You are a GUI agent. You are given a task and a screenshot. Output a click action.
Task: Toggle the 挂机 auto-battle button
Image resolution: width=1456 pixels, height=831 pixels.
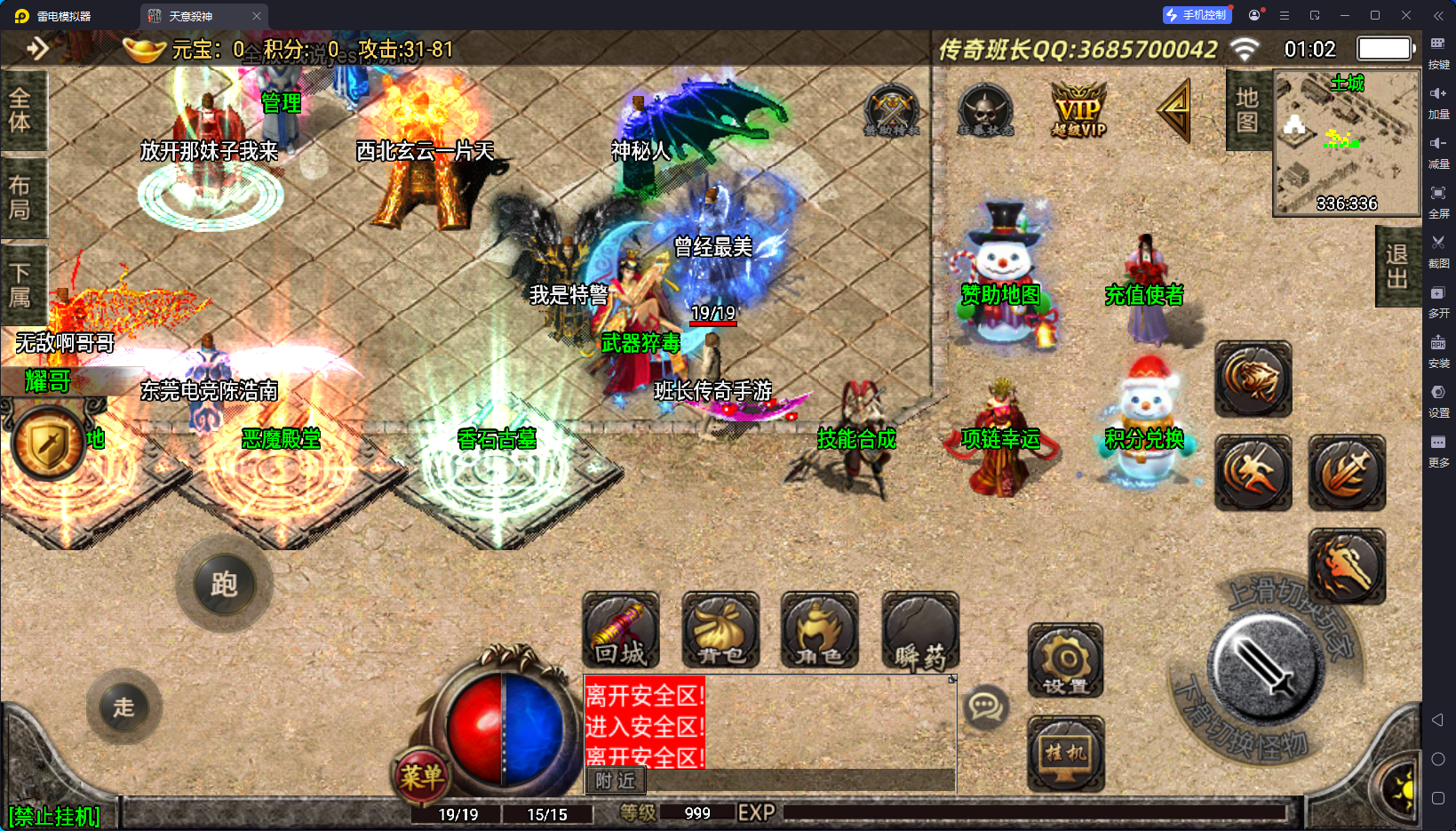pyautogui.click(x=1065, y=753)
